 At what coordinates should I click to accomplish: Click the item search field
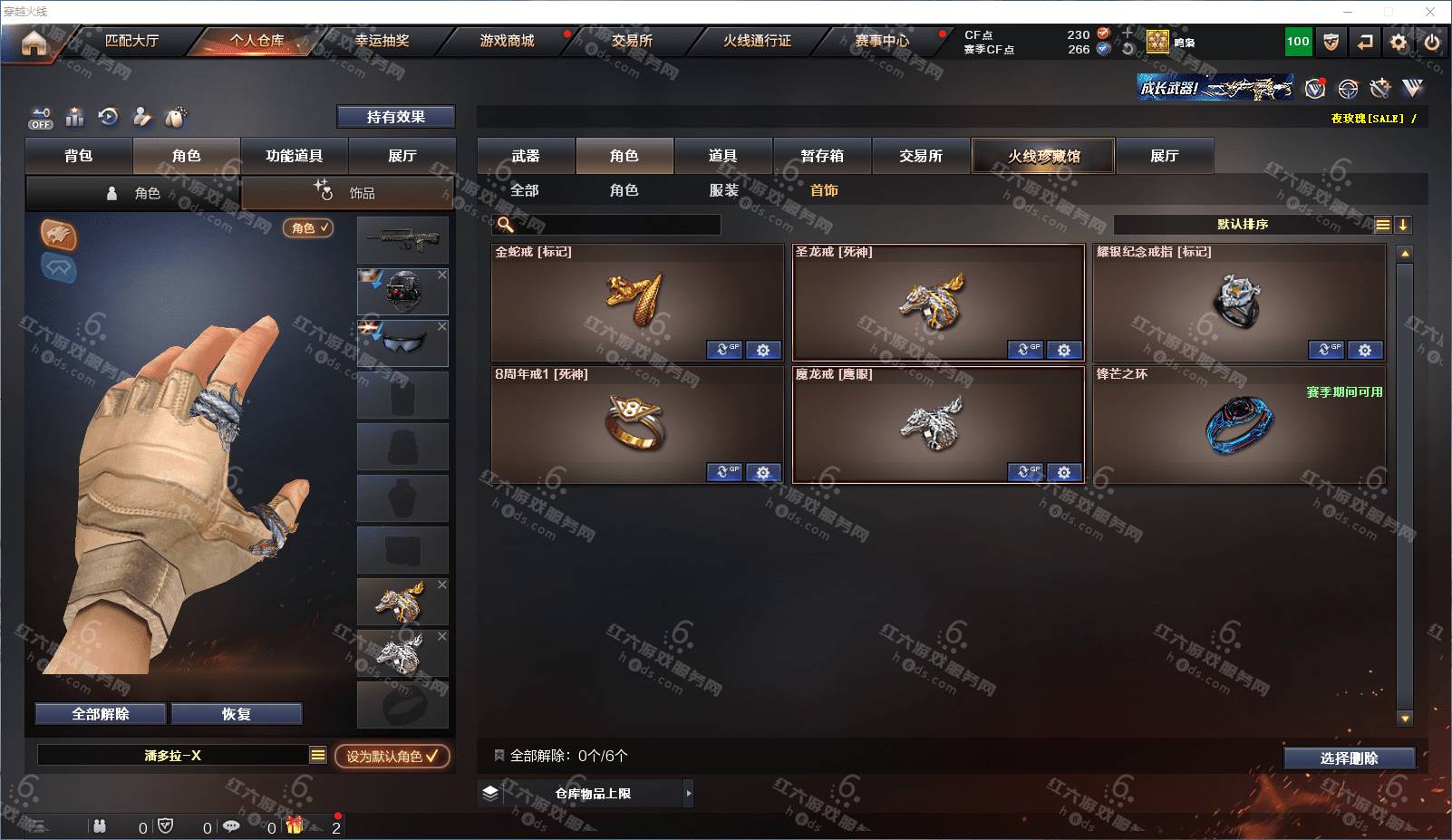[616, 225]
